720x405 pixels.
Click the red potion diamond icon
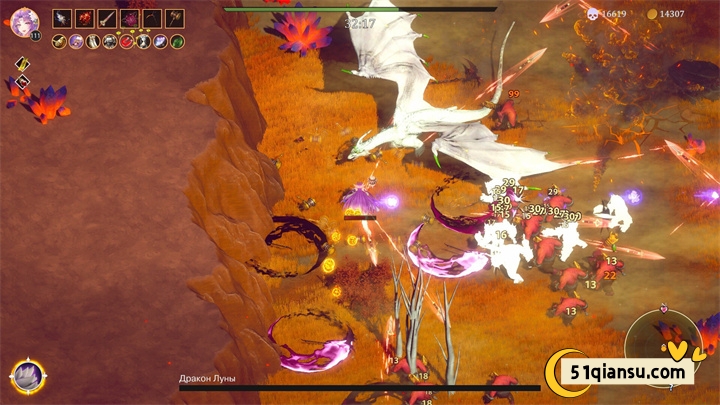click(22, 82)
